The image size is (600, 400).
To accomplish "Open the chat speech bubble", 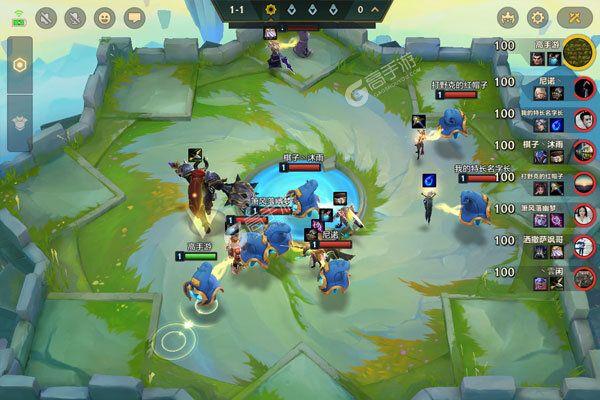I will click(x=135, y=18).
